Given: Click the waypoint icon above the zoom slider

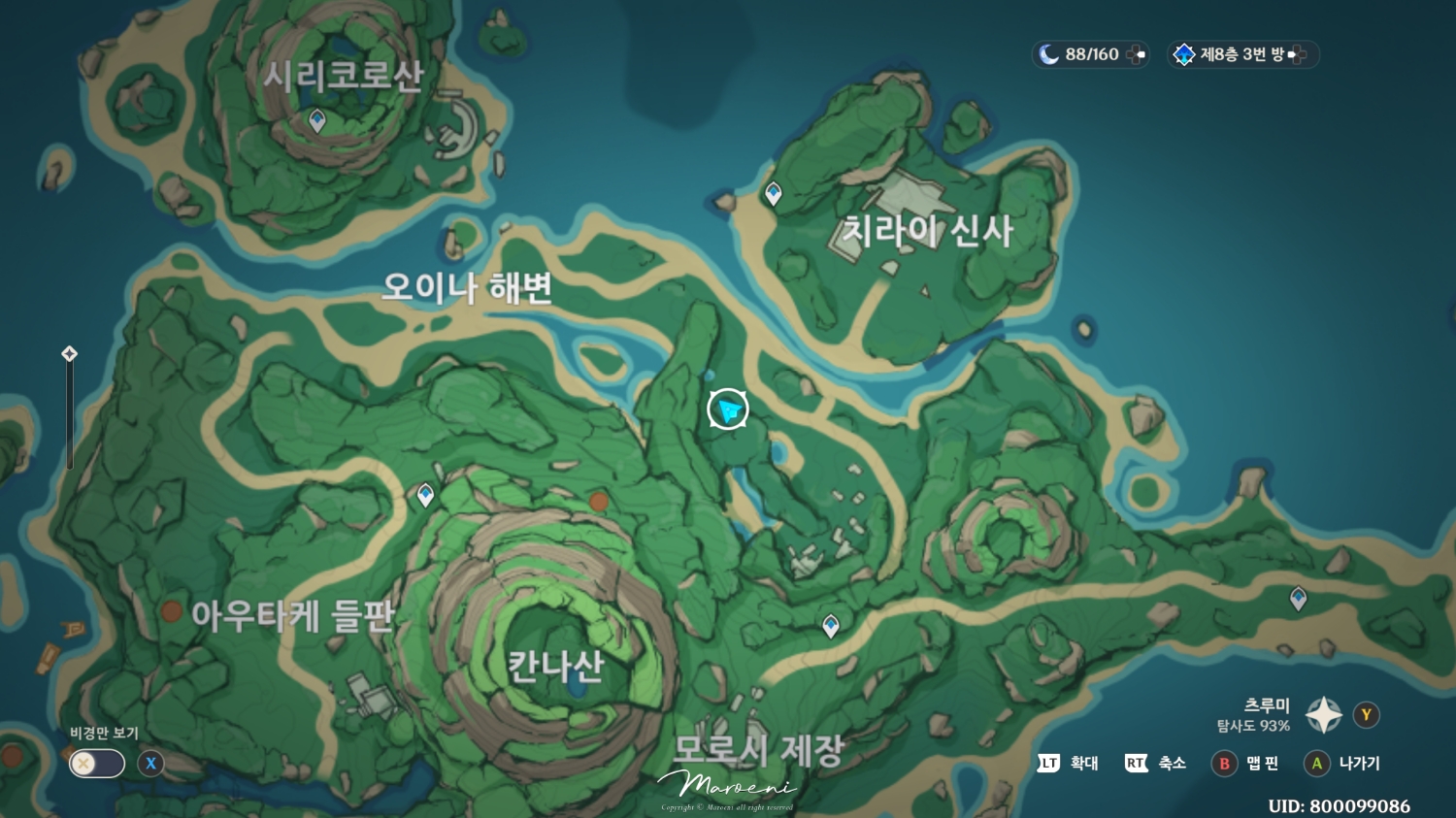Looking at the screenshot, I should click(x=69, y=354).
